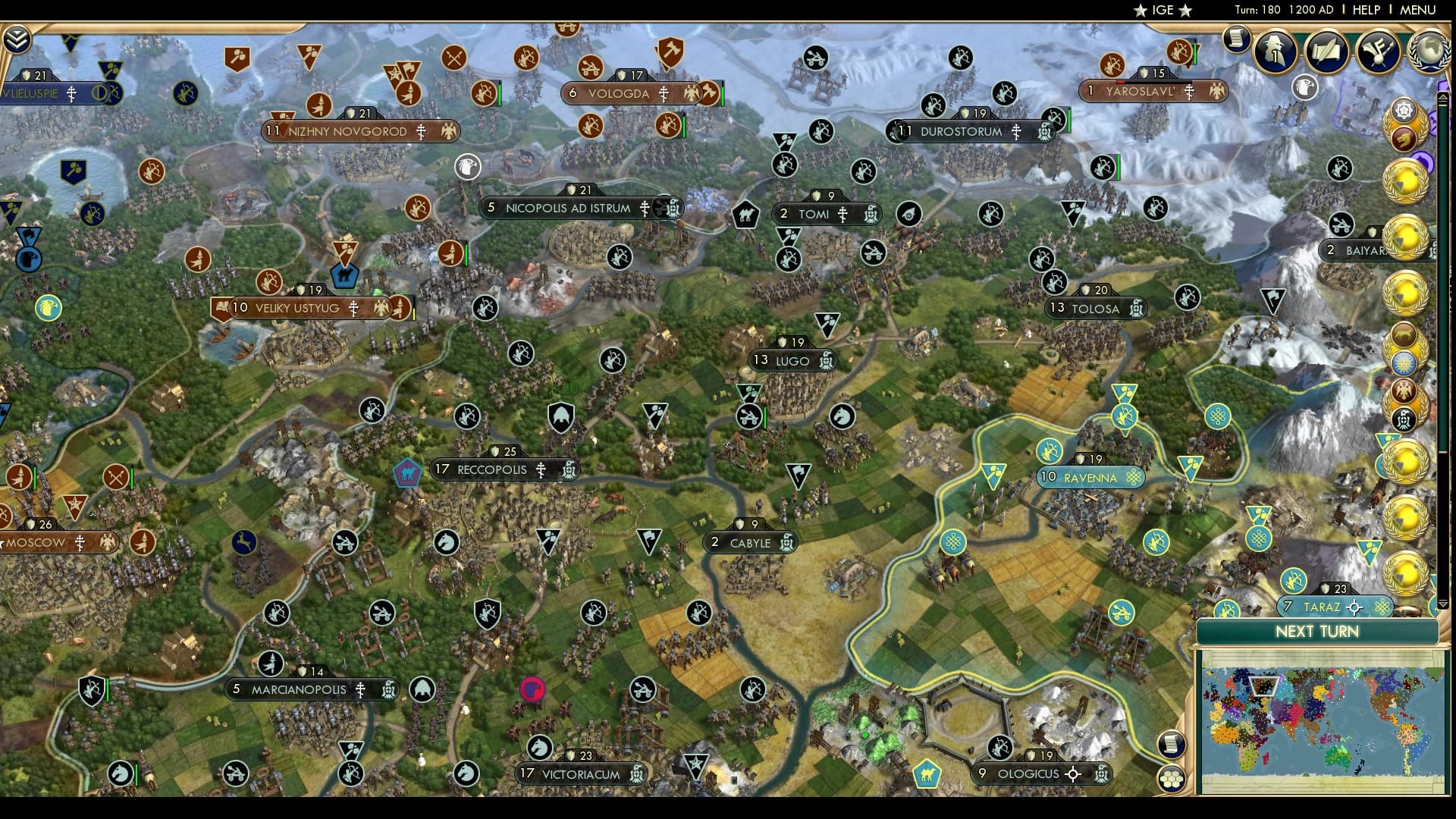1456x819 pixels.
Task: Click the message log scroll icon above the minimap
Action: [x=1171, y=745]
